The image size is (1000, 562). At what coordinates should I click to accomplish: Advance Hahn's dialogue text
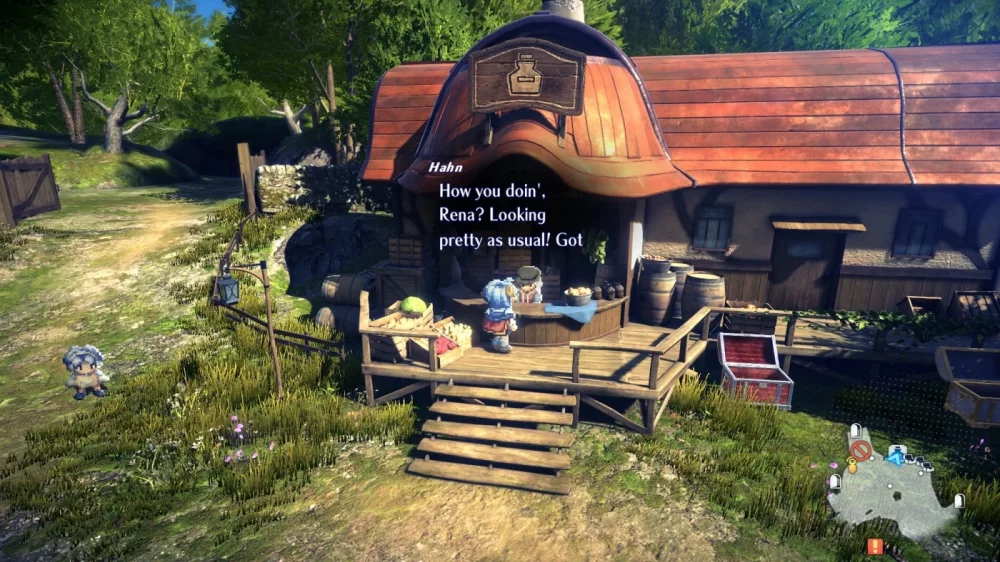(x=510, y=214)
